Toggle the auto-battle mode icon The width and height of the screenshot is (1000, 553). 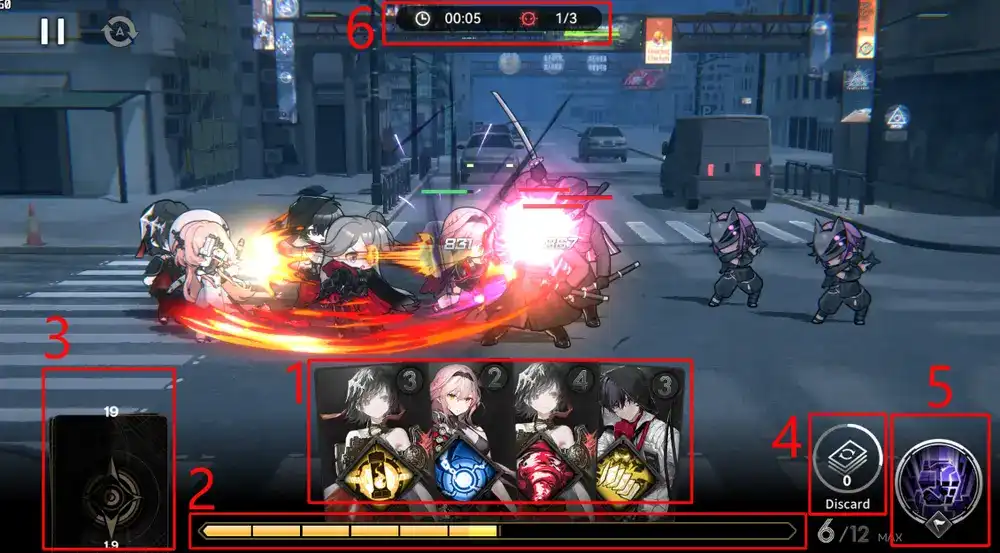tap(118, 32)
